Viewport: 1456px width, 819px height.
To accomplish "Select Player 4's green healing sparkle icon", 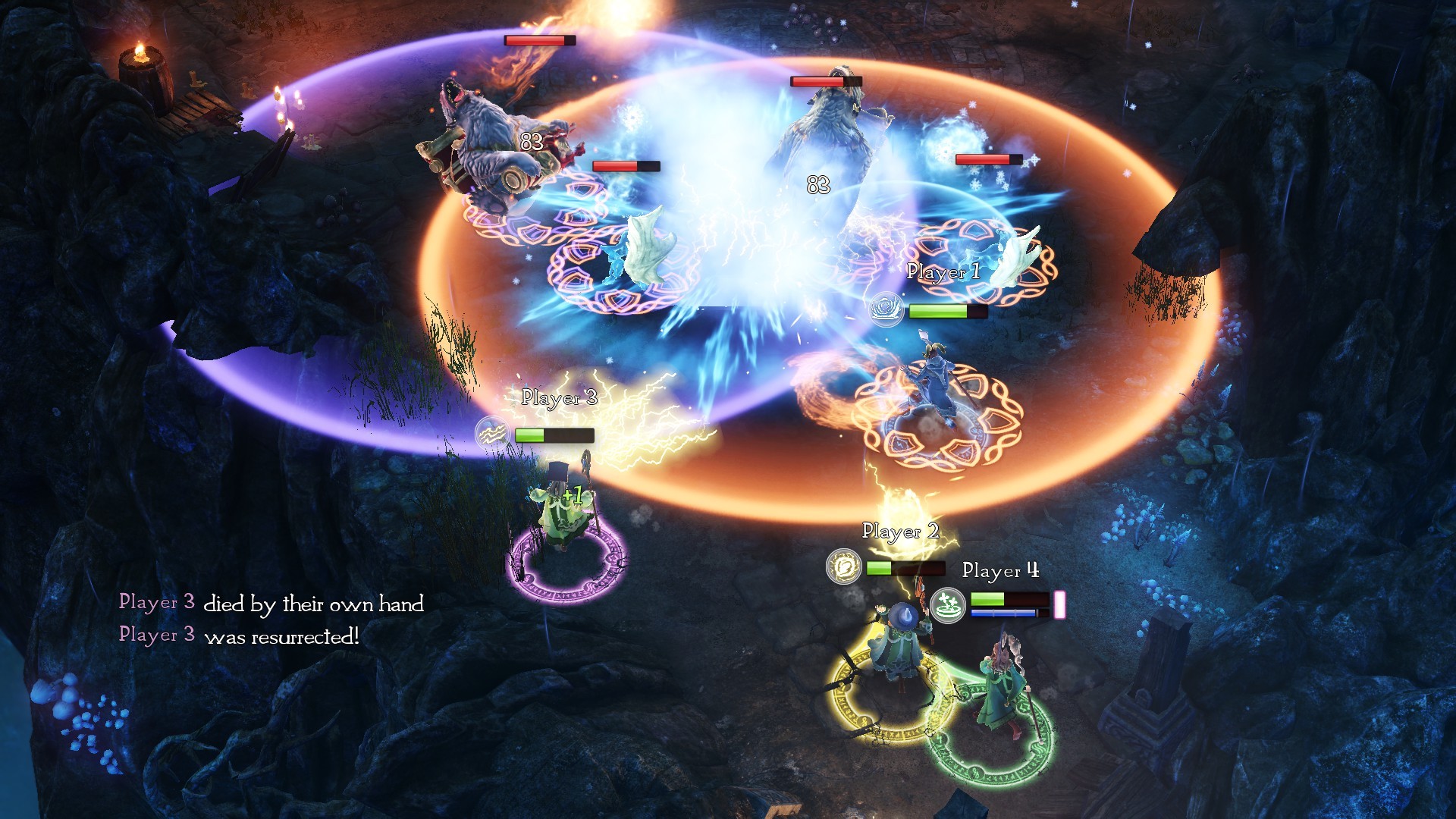I will coord(947,604).
